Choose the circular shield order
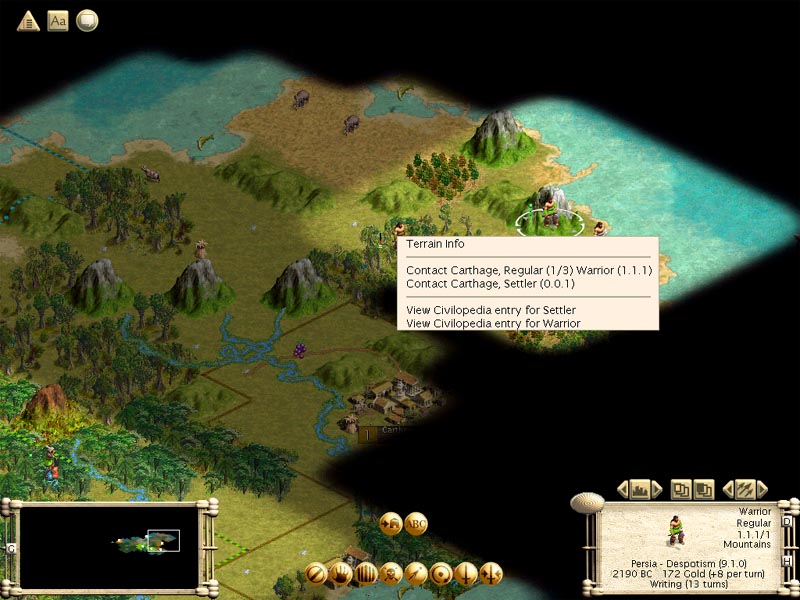This screenshot has height=600, width=800. coord(441,574)
